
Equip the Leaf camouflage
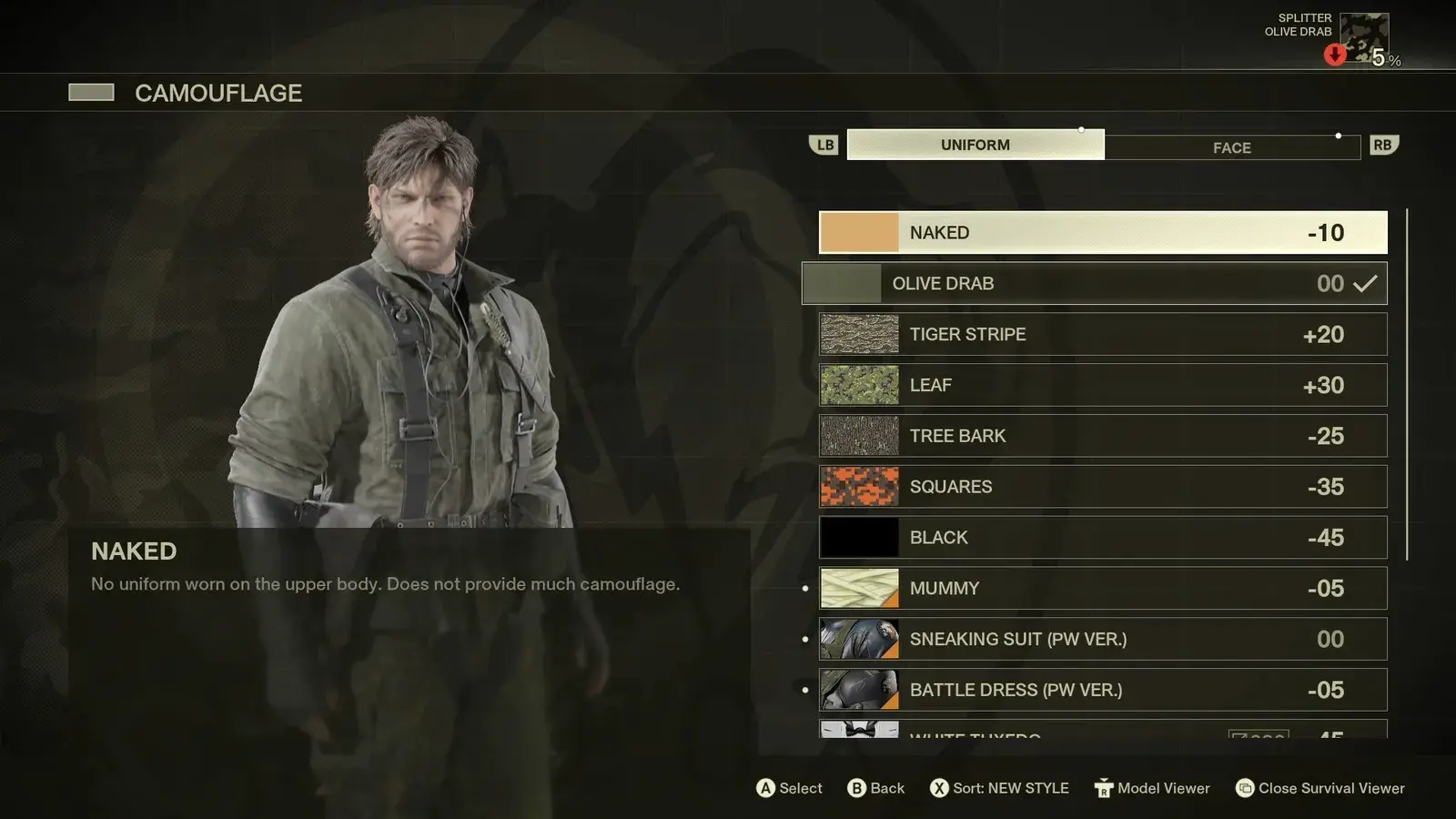coord(1103,386)
